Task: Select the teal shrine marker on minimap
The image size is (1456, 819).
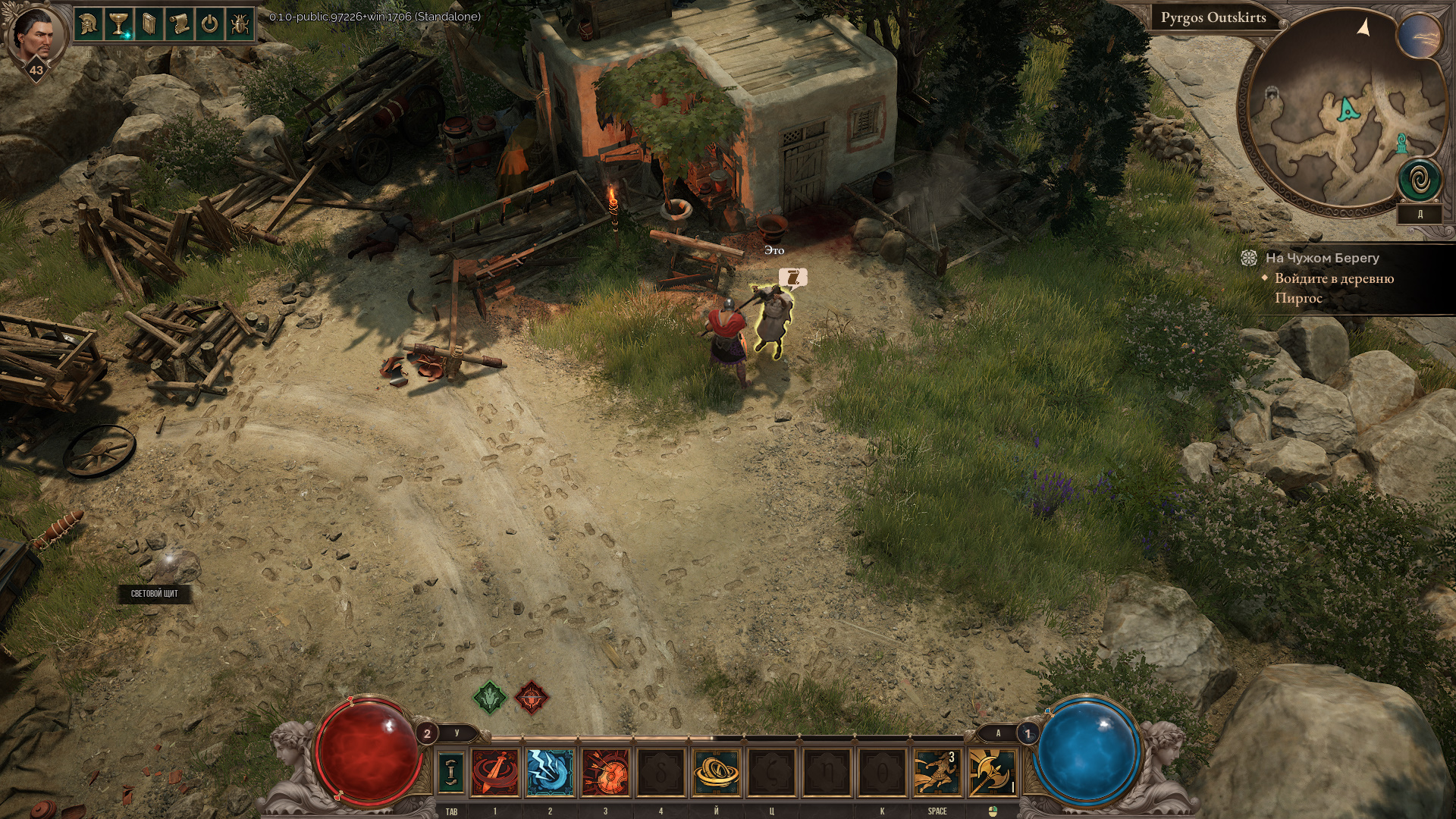Action: 1402,142
